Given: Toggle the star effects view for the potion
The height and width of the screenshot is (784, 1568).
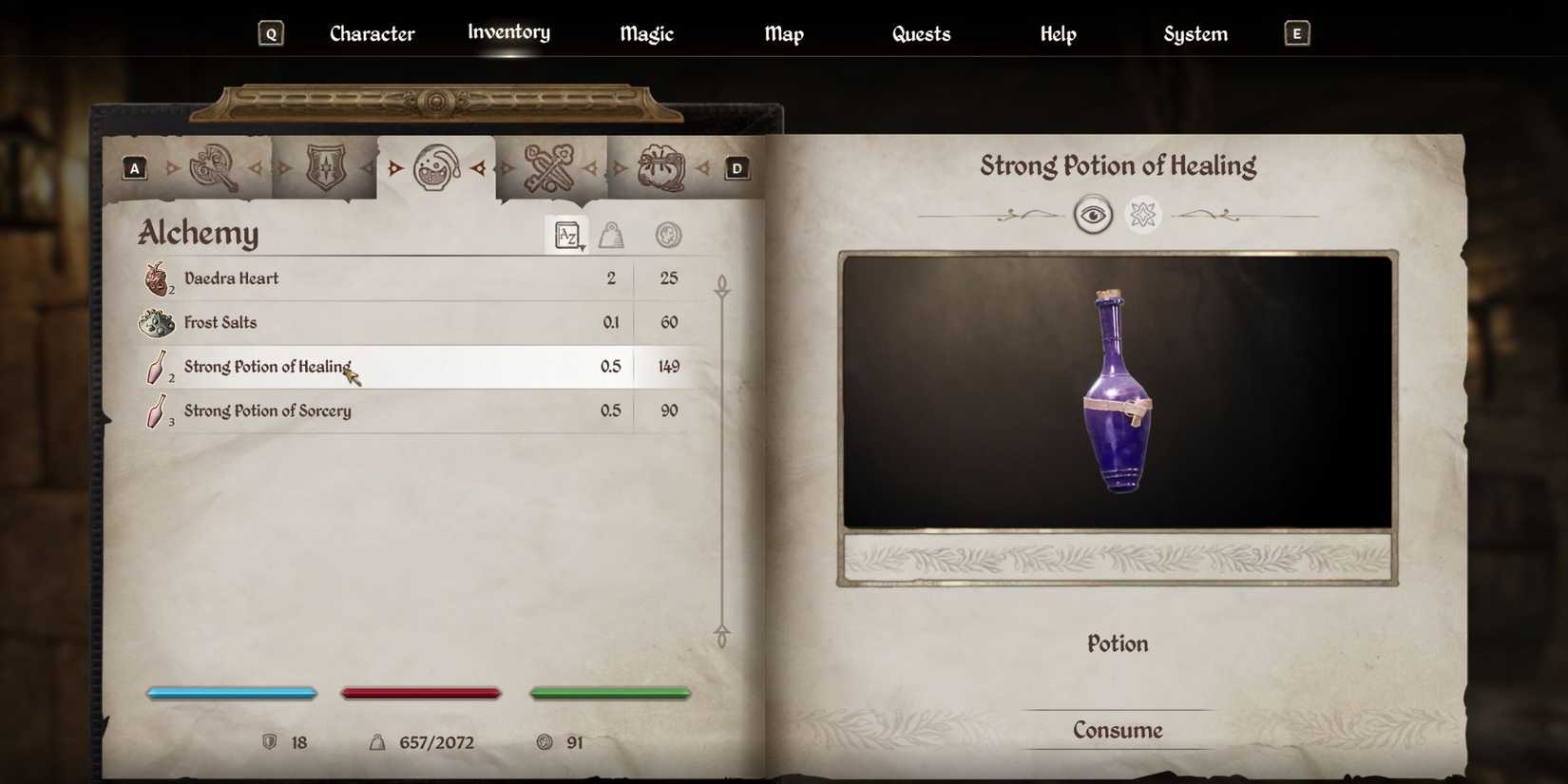Looking at the screenshot, I should (1143, 215).
